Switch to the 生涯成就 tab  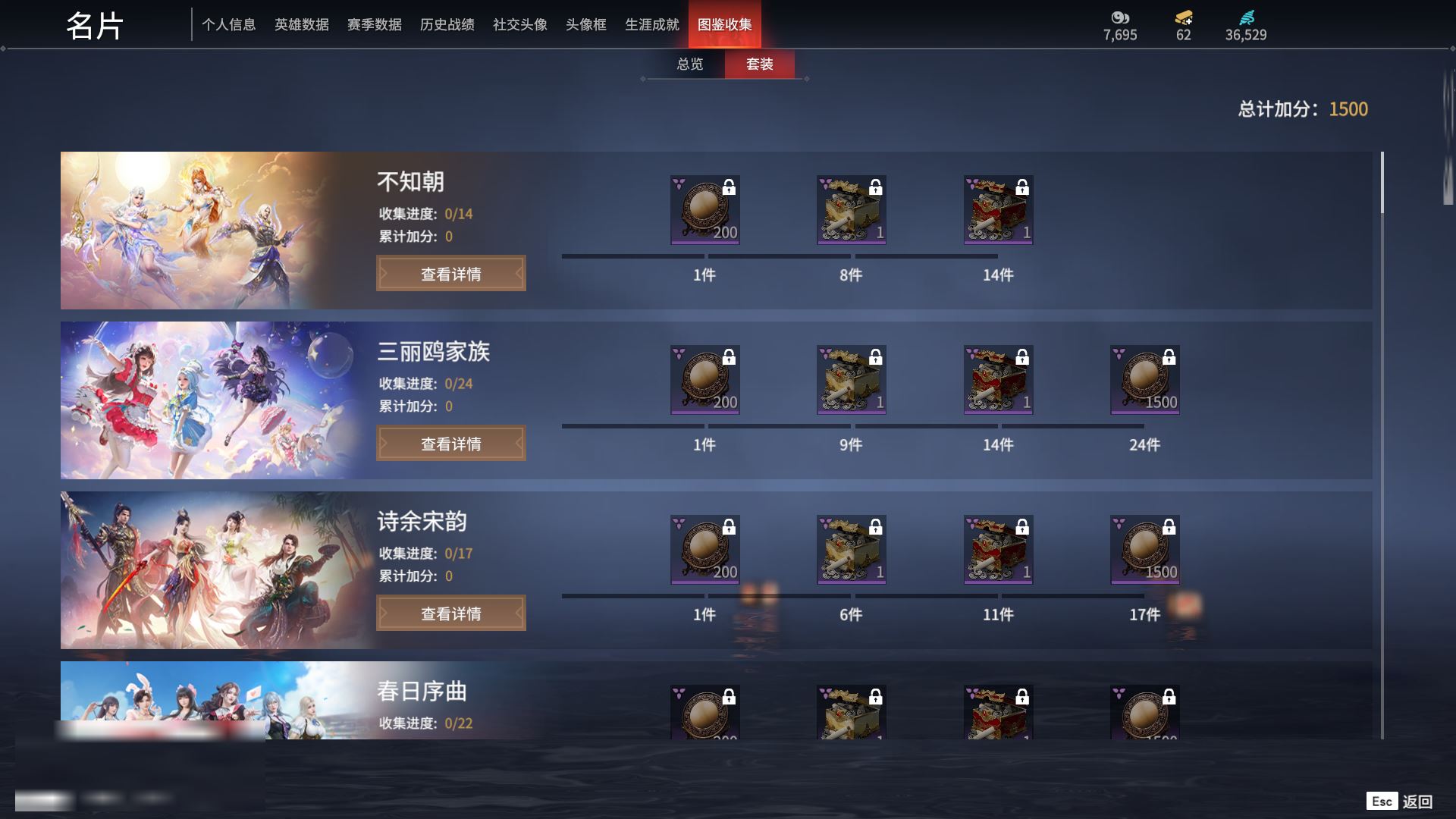(x=651, y=25)
